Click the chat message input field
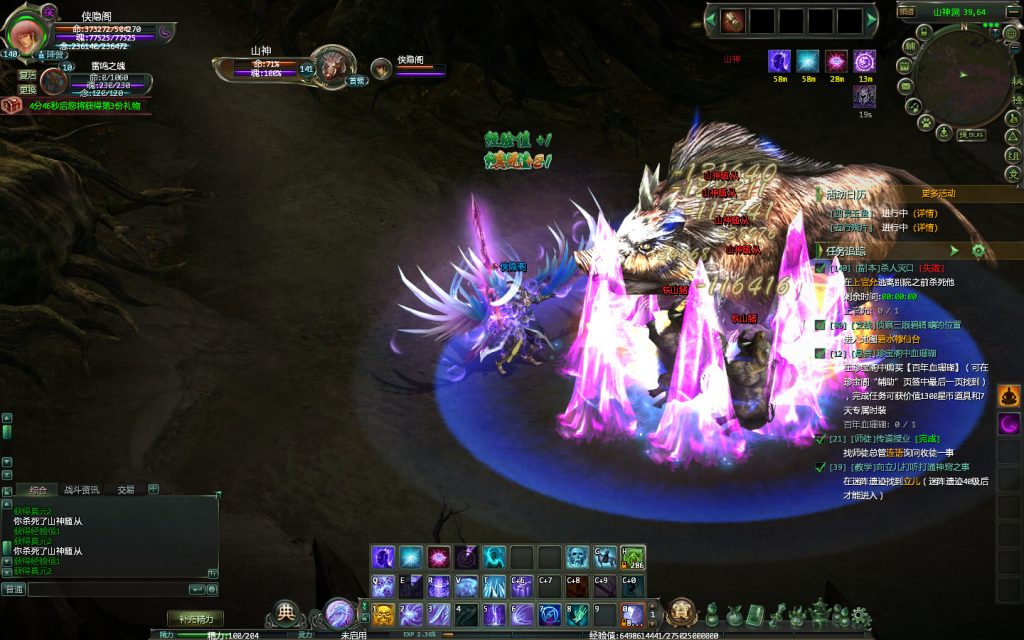This screenshot has height=640, width=1024. 108,590
